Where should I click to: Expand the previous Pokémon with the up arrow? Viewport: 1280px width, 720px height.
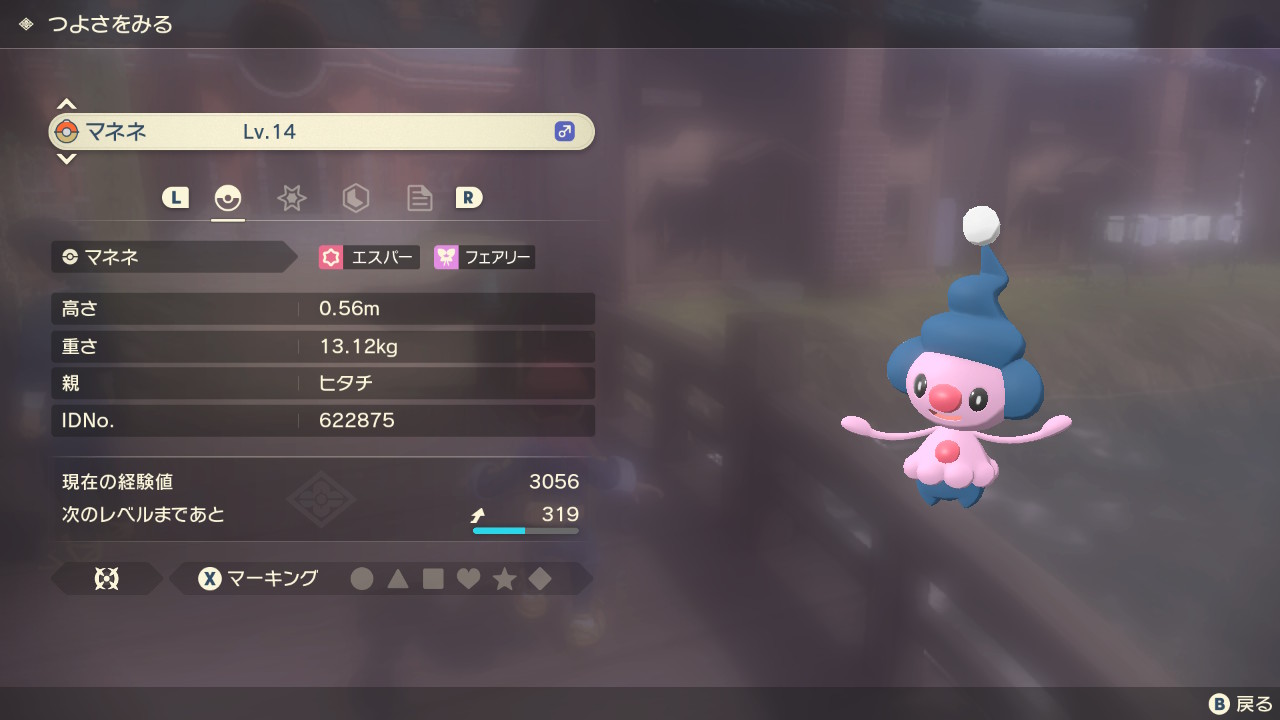coord(66,101)
